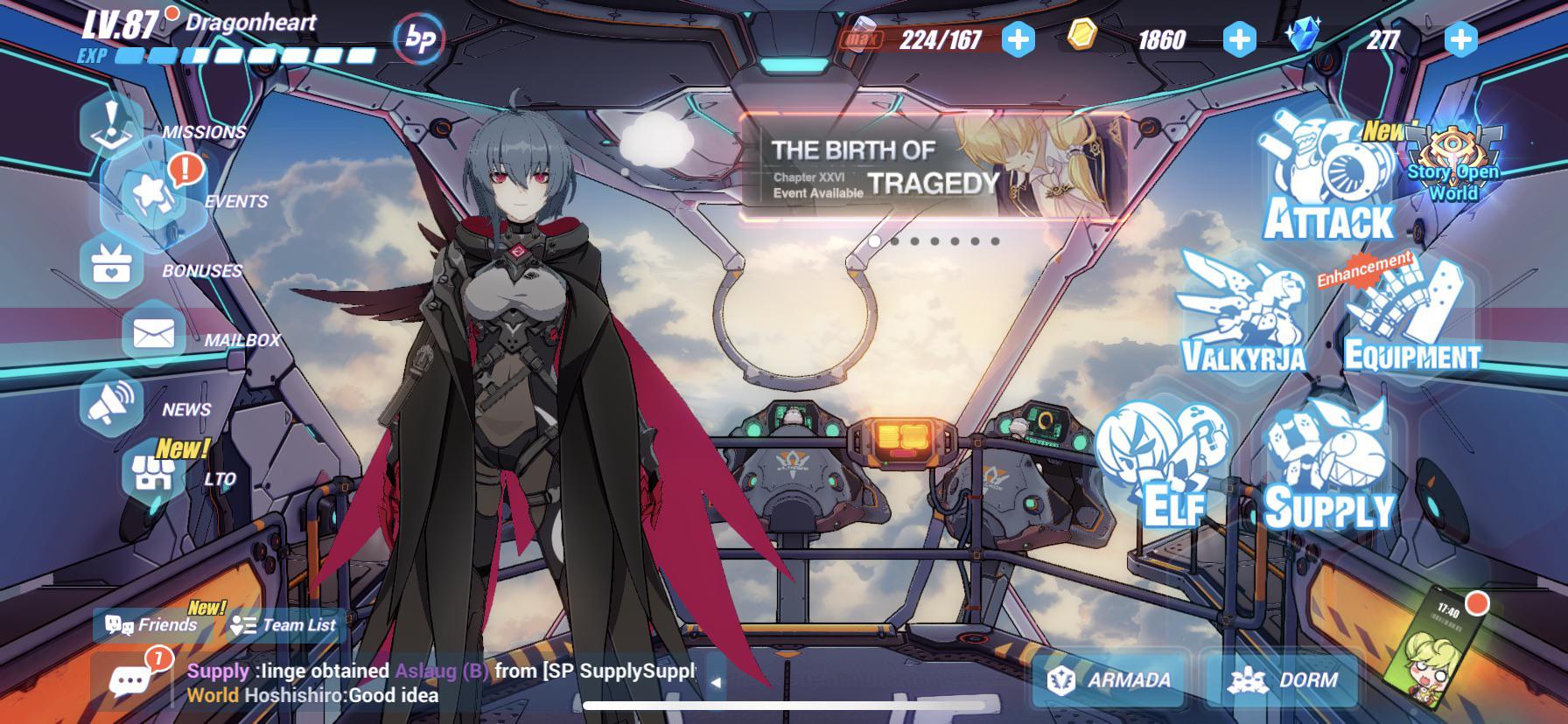Open the chat bubble icon
The height and width of the screenshot is (724, 1568).
(x=130, y=681)
